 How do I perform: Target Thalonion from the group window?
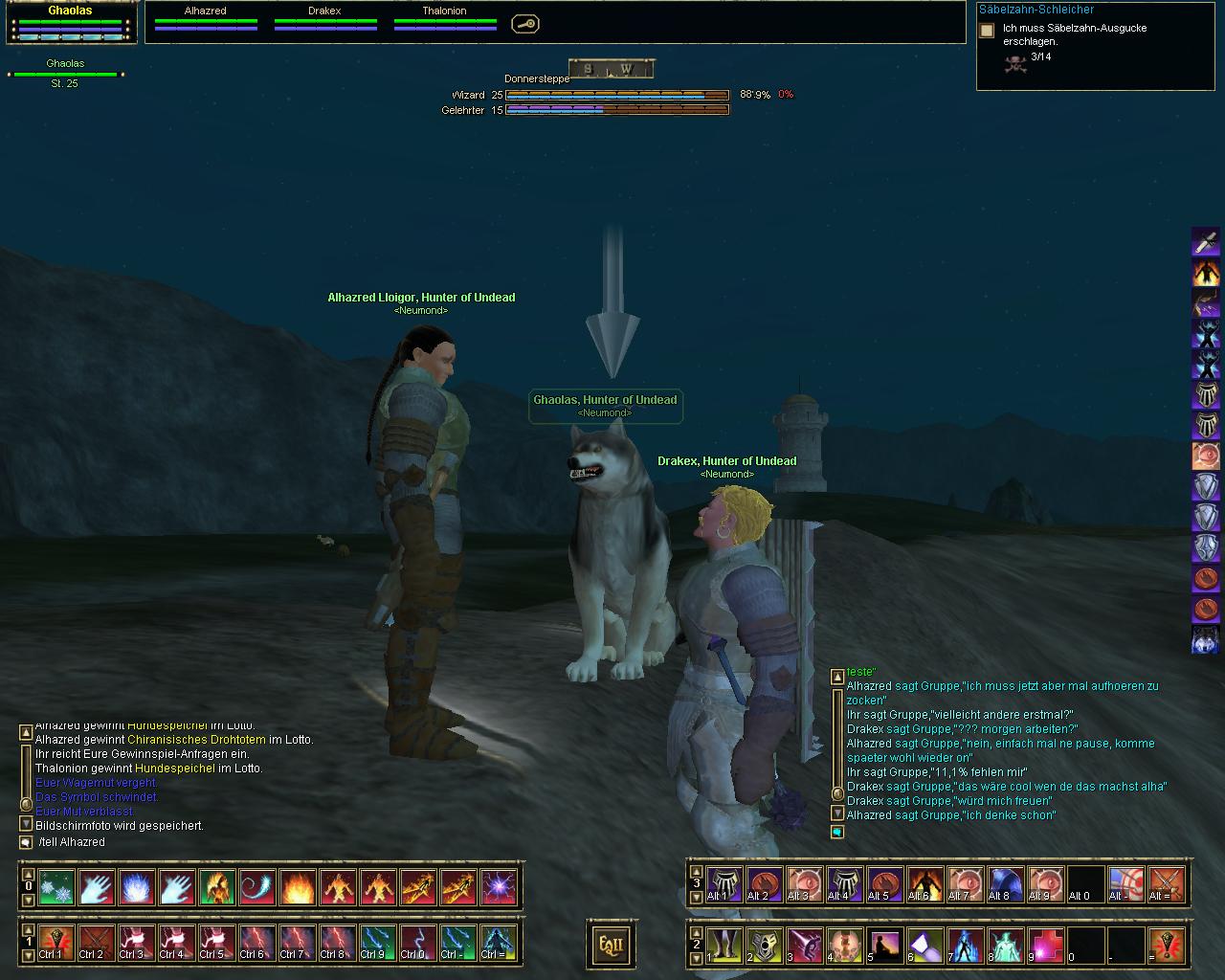(444, 17)
